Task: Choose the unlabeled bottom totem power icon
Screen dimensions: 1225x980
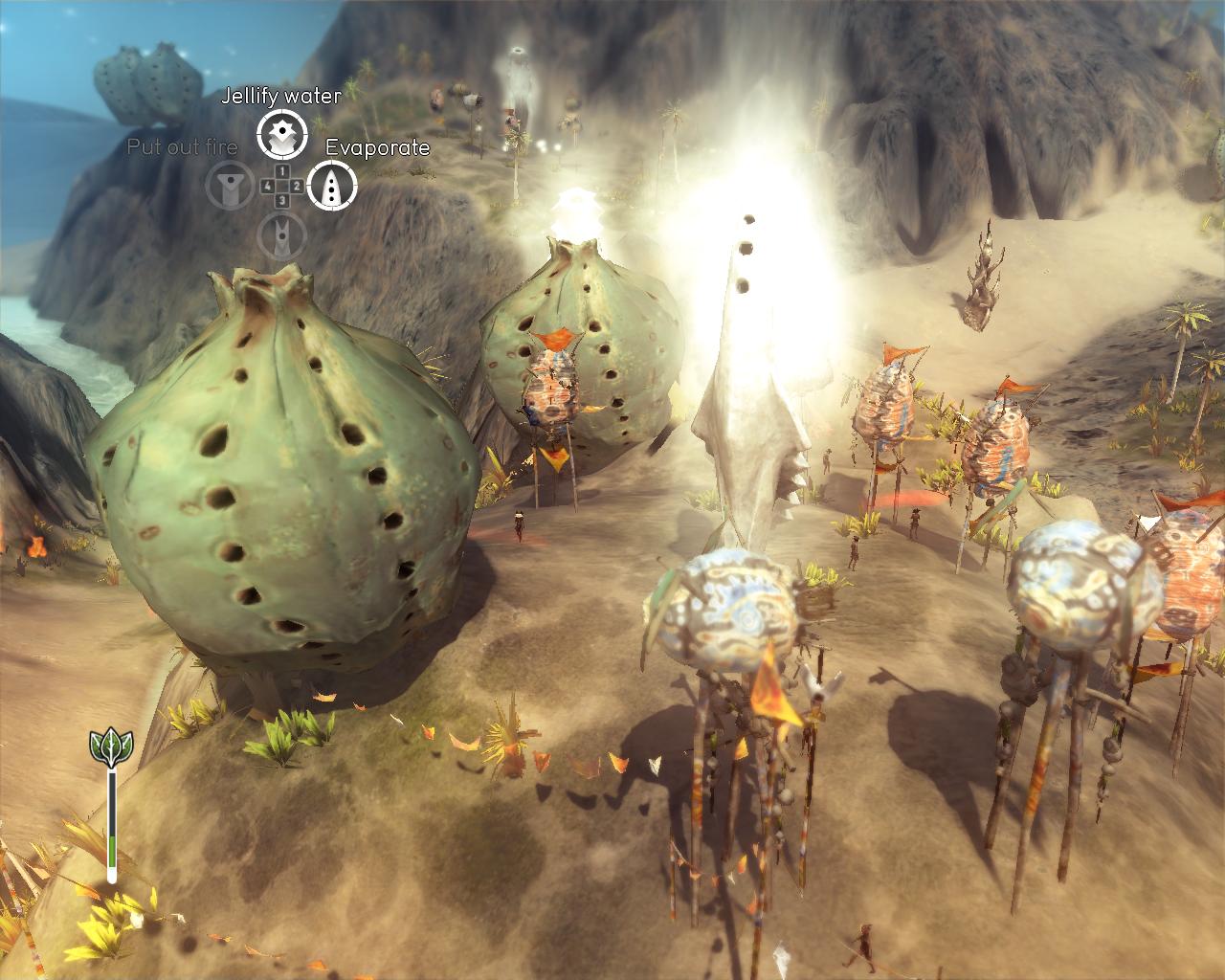Action: tap(281, 234)
